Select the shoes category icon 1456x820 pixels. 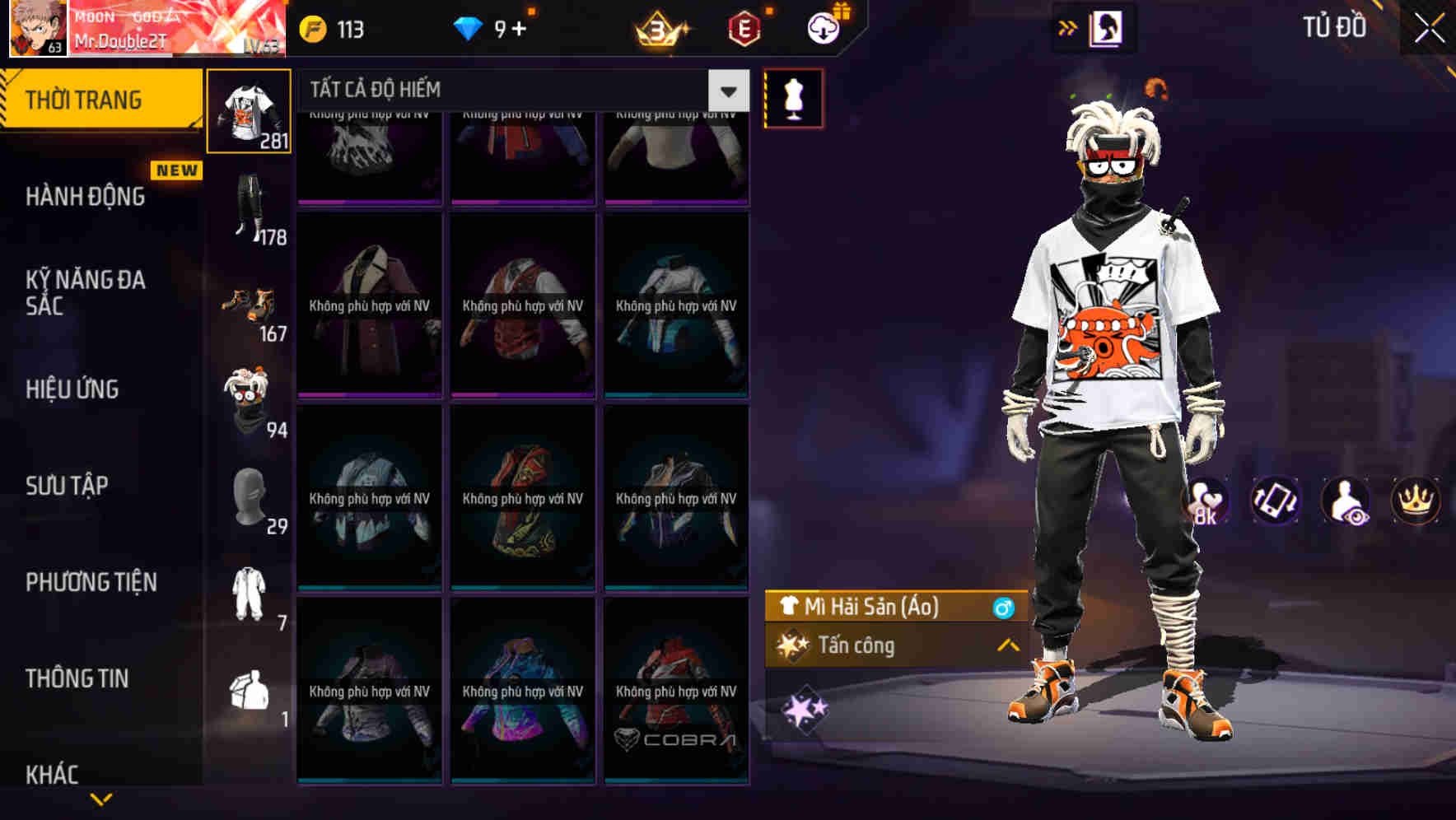[x=250, y=305]
